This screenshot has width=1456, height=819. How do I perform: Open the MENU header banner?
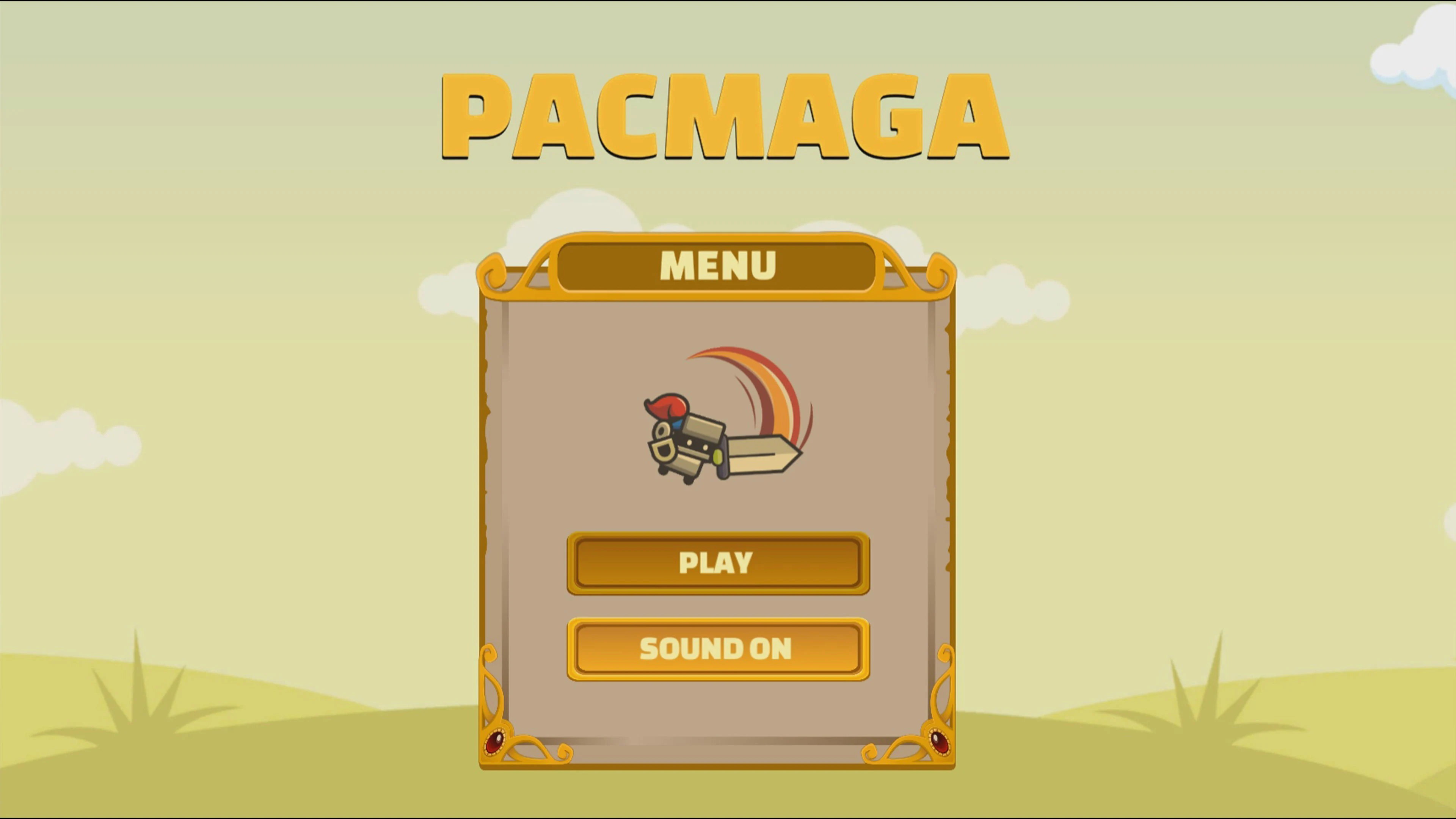point(718,266)
